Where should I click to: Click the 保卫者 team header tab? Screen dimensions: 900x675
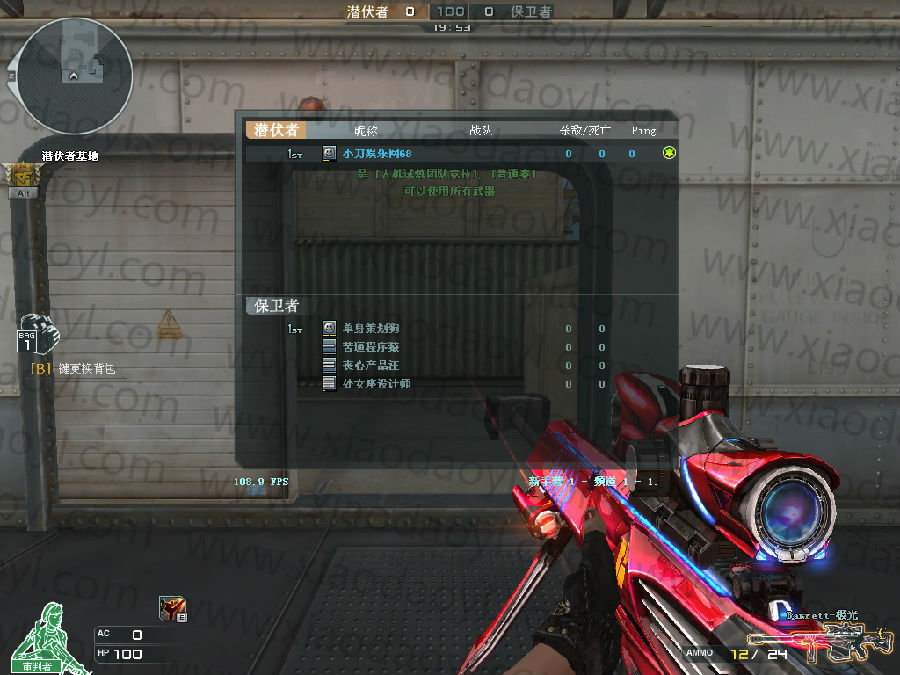pos(276,306)
